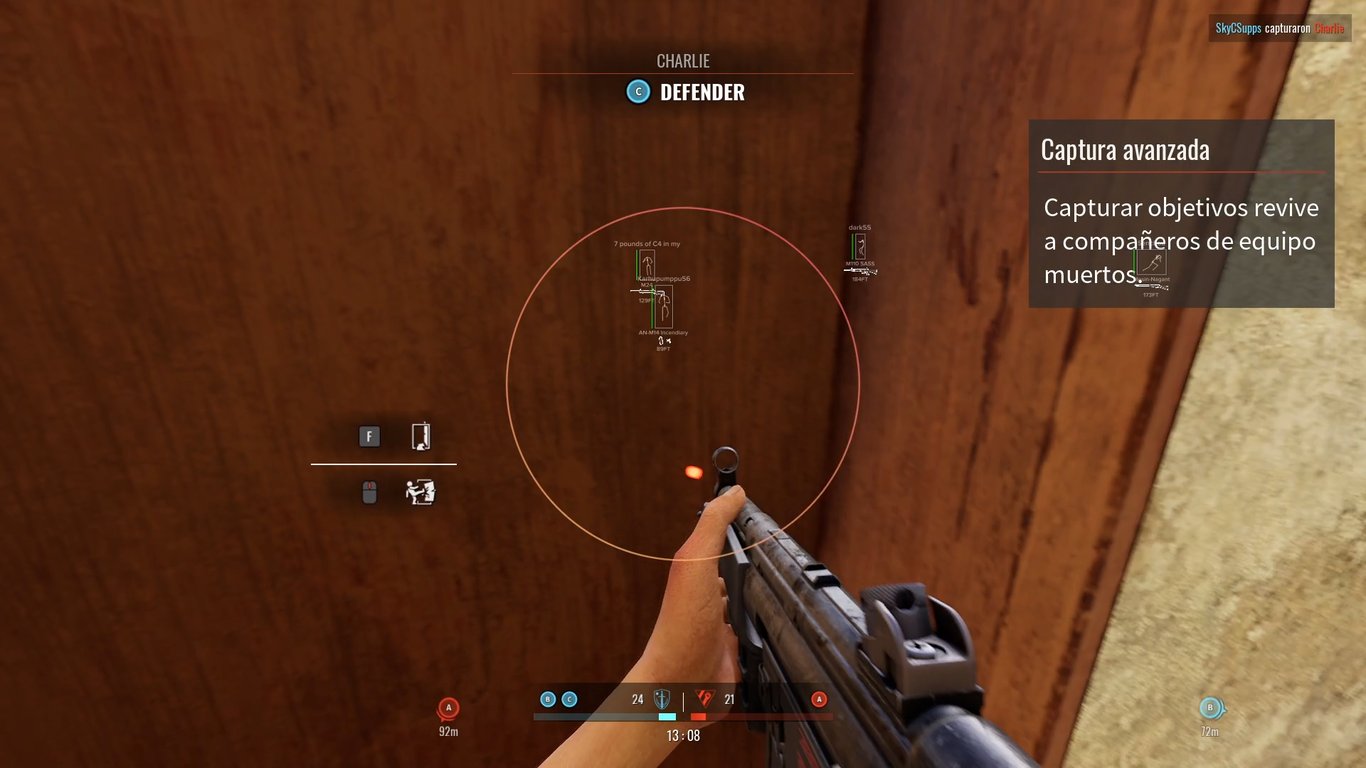Click the 13:08 match timer
Viewport: 1366px width, 768px height.
(x=683, y=734)
